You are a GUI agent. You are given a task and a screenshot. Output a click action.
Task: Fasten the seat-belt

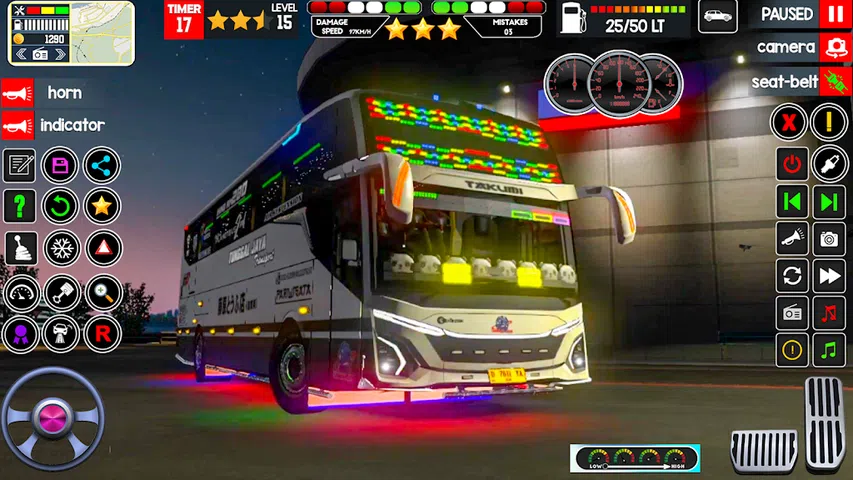click(x=835, y=82)
